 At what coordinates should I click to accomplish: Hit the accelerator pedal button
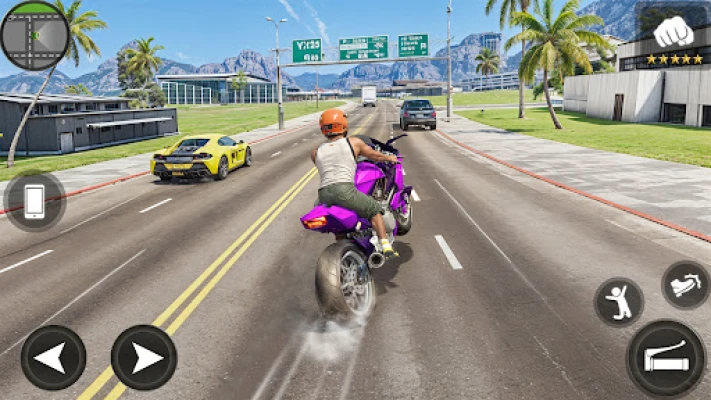click(x=666, y=357)
